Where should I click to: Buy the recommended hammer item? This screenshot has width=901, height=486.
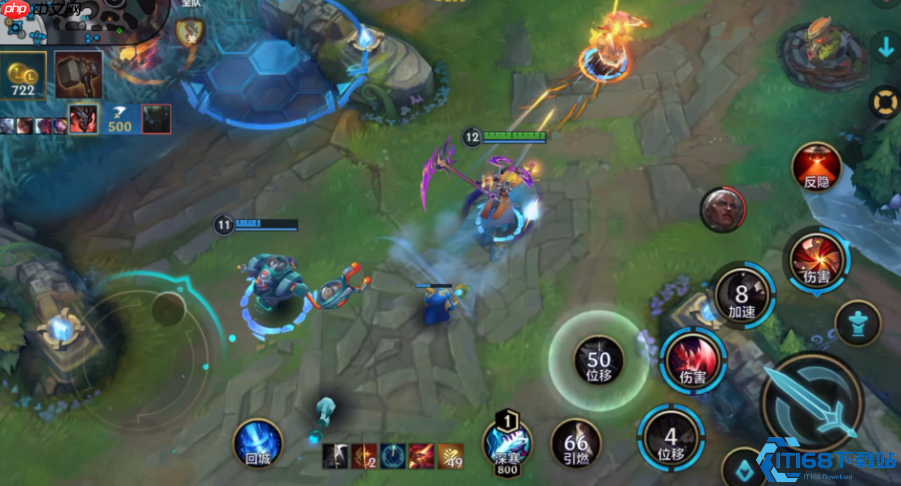(x=73, y=73)
